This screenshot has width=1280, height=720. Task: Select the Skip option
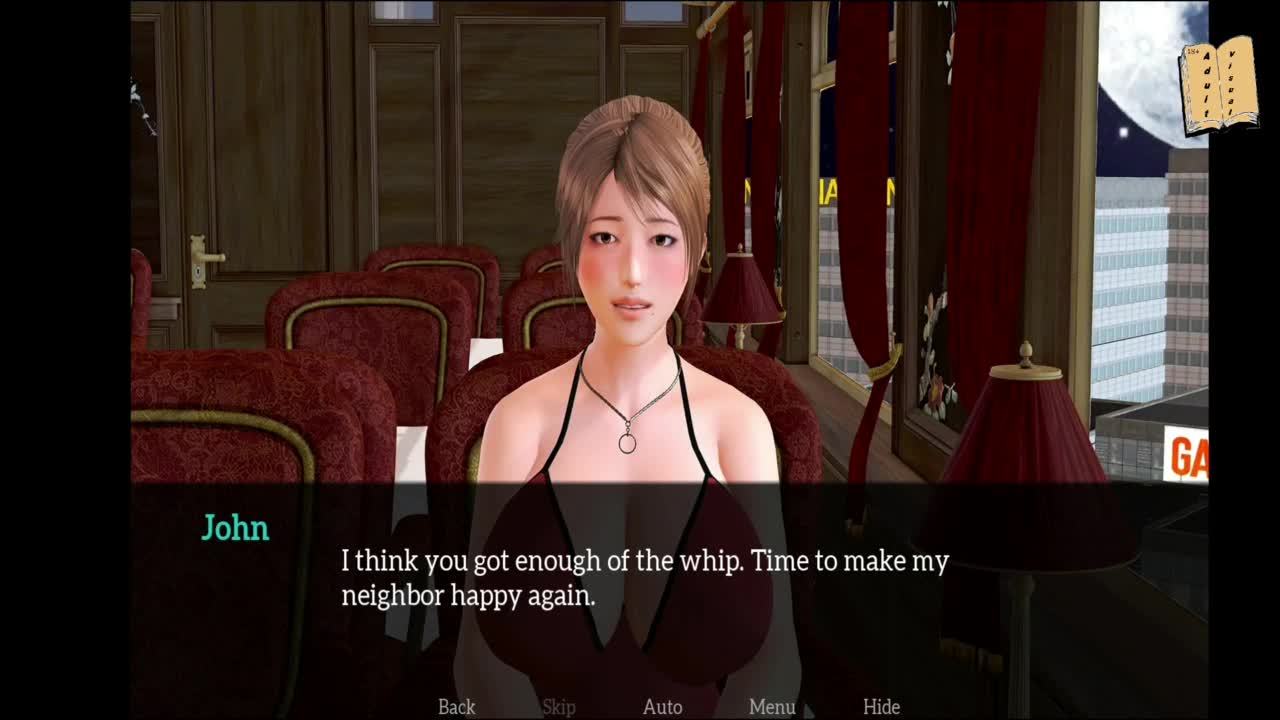click(x=558, y=707)
